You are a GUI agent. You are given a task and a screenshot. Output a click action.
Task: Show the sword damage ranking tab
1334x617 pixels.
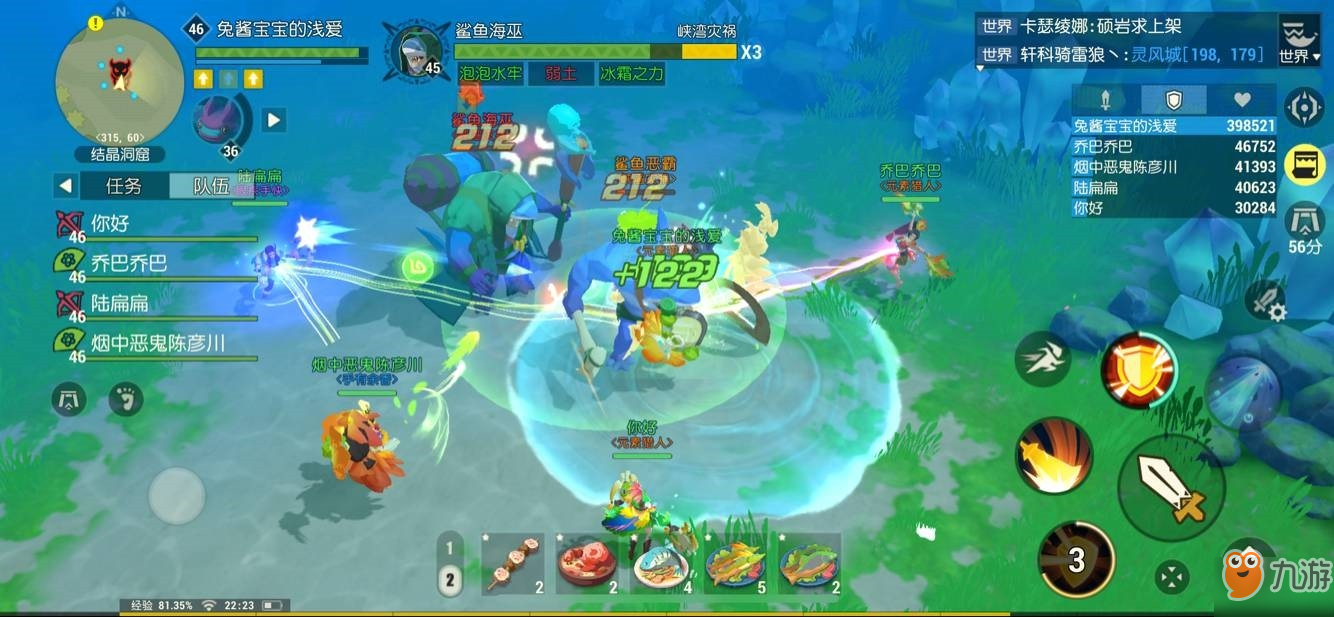[x=1106, y=99]
